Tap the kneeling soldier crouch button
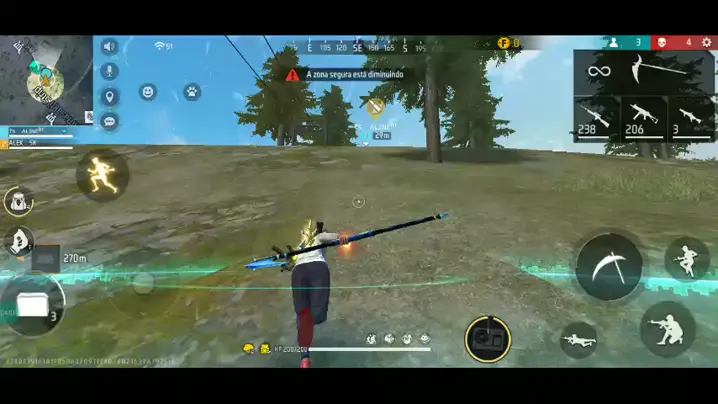The width and height of the screenshot is (718, 404). [x=667, y=327]
